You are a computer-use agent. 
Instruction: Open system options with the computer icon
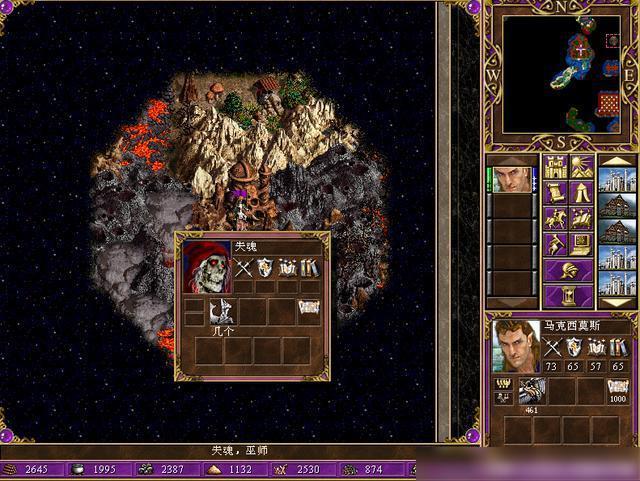pyautogui.click(x=582, y=244)
